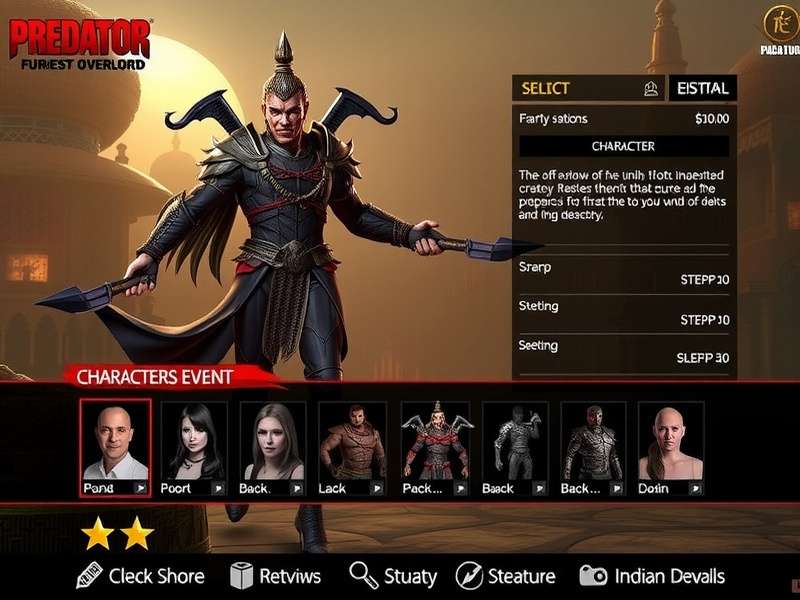Open the EISTIAL tab
800x600 pixels.
point(702,89)
